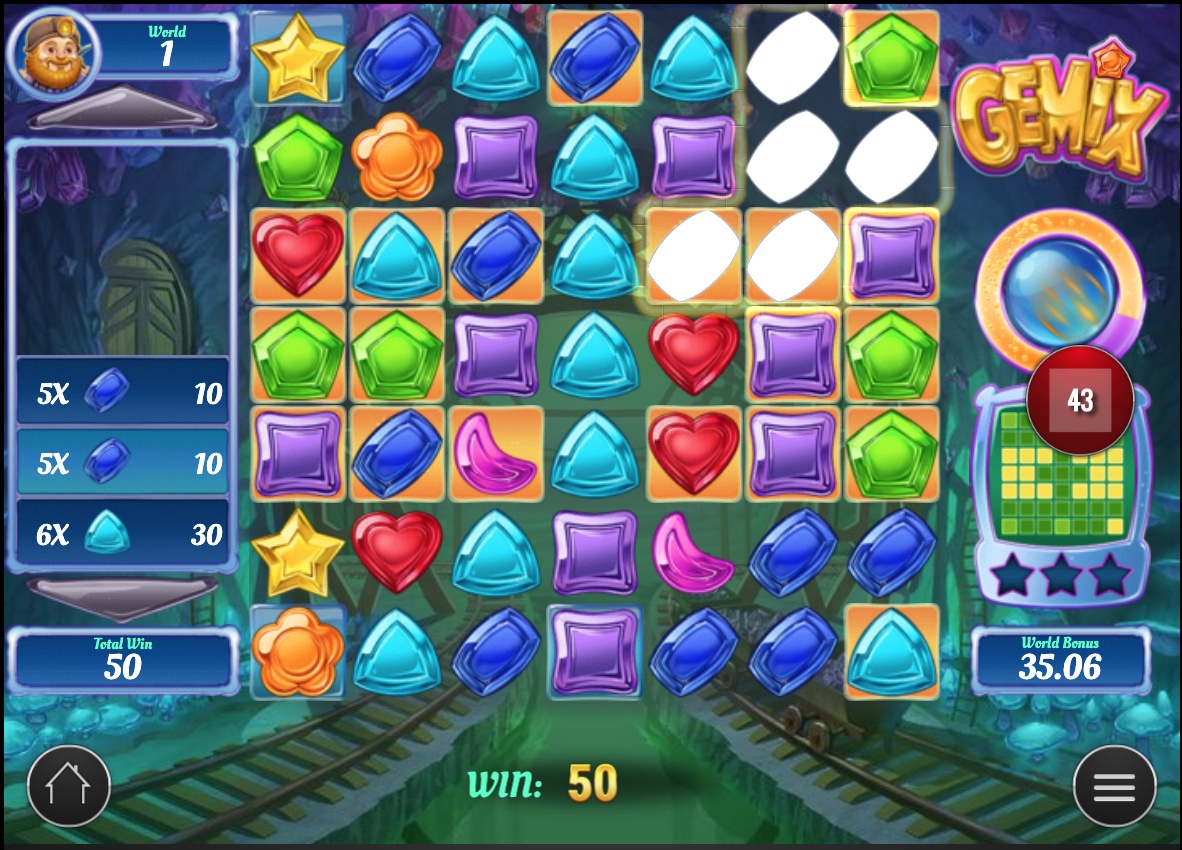Click the red 43 counter orb
The height and width of the screenshot is (850, 1182).
(x=1080, y=400)
